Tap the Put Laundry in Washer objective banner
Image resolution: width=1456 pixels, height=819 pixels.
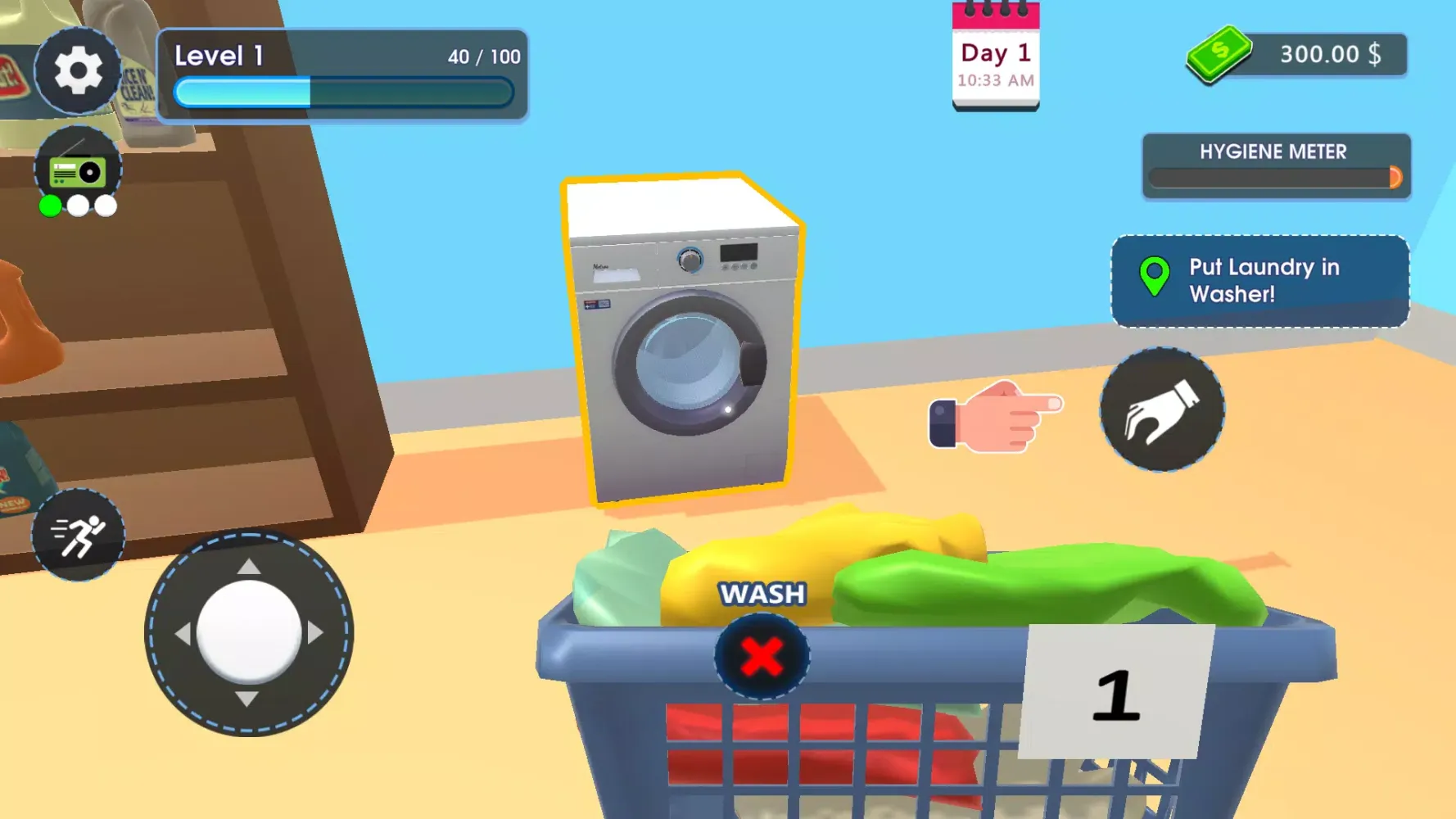coord(1259,281)
